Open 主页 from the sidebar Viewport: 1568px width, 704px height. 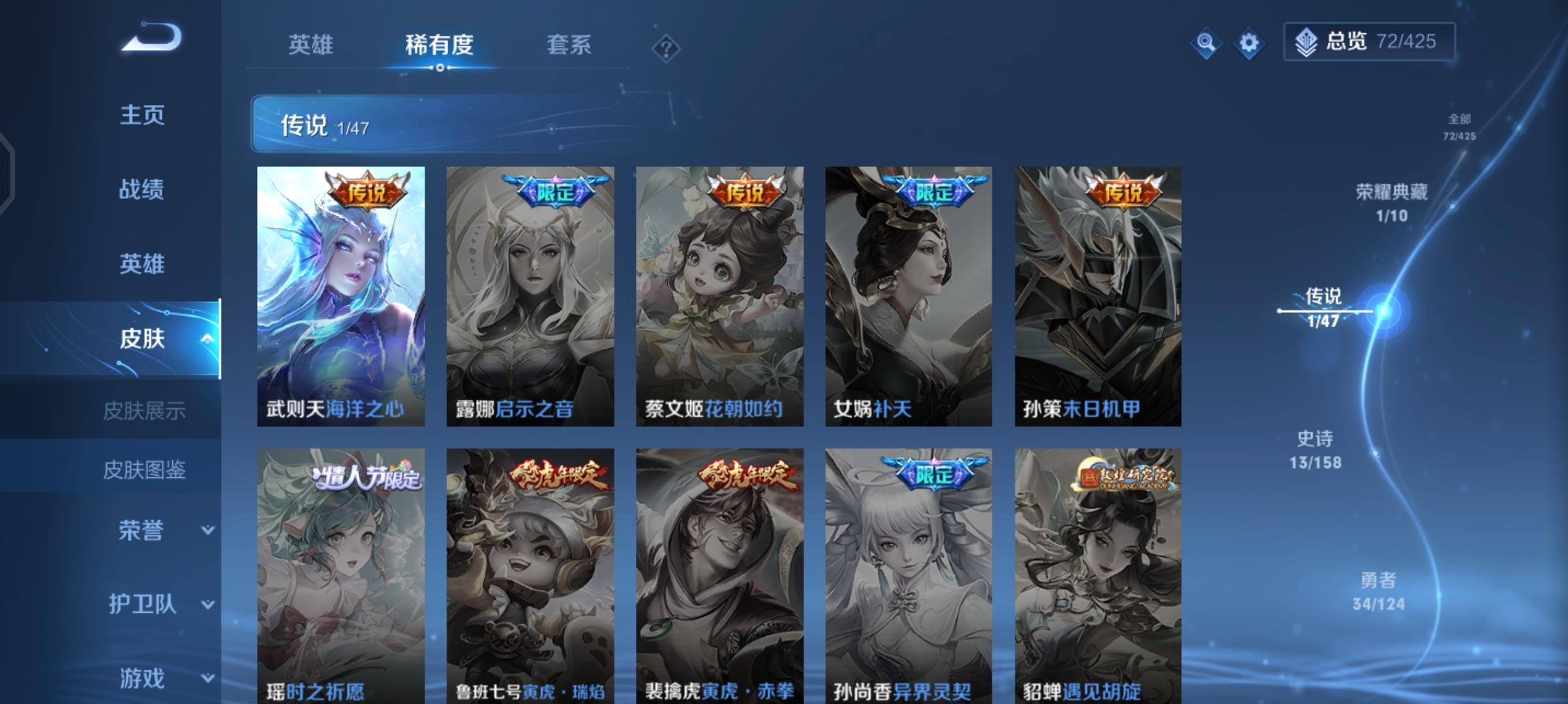(x=143, y=115)
